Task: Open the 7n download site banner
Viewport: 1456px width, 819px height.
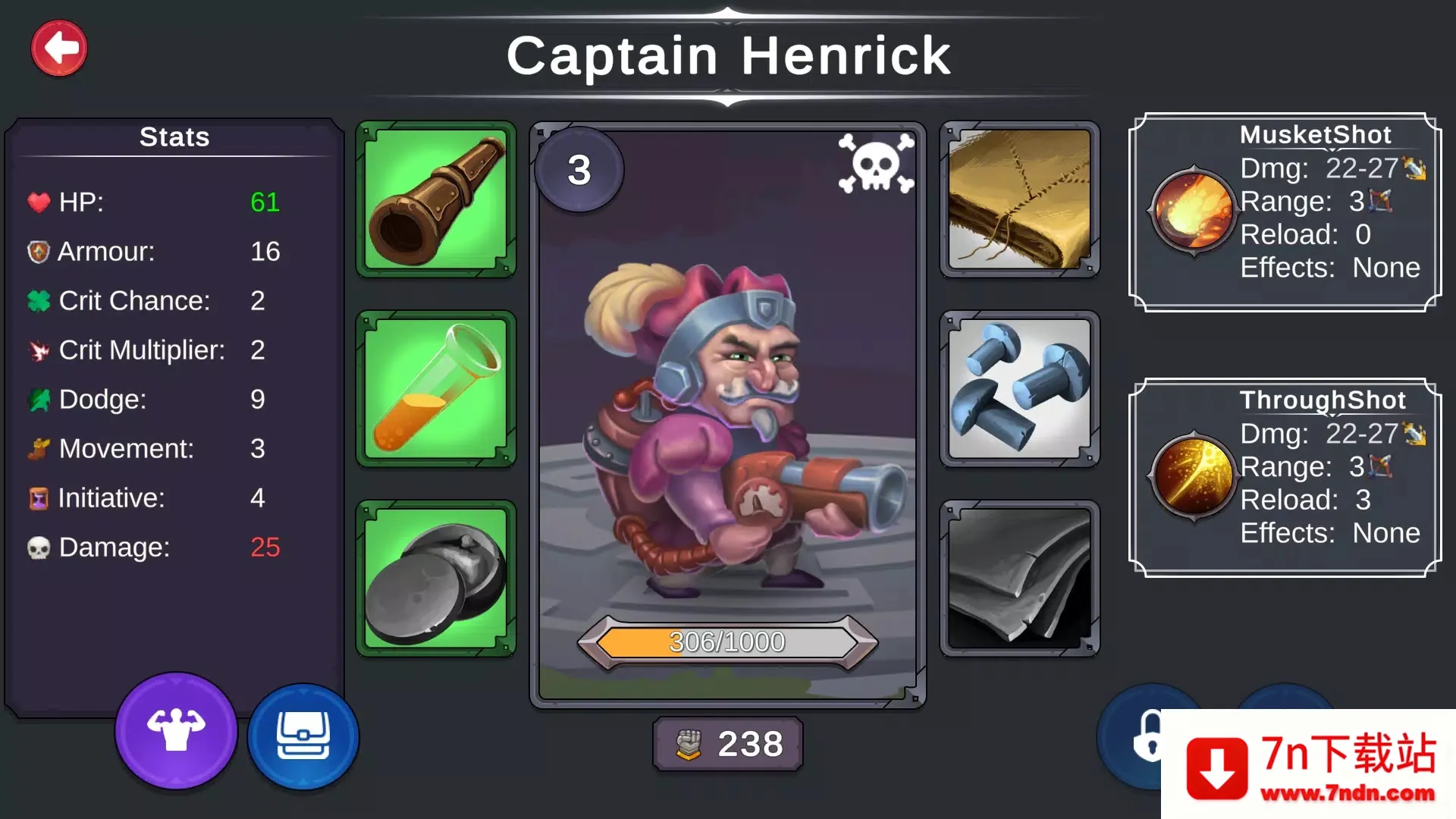Action: point(1308,764)
